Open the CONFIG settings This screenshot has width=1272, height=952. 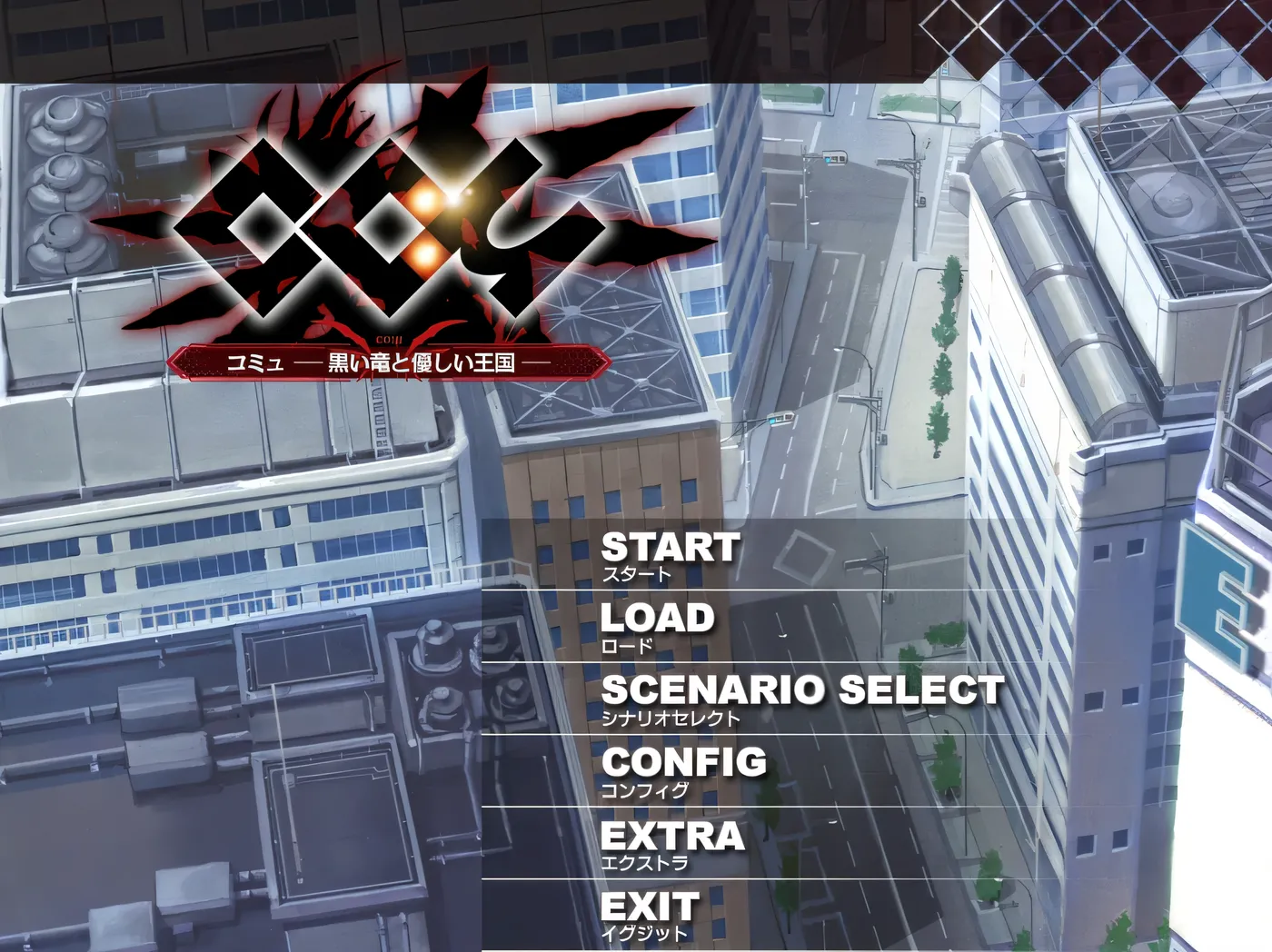683,769
